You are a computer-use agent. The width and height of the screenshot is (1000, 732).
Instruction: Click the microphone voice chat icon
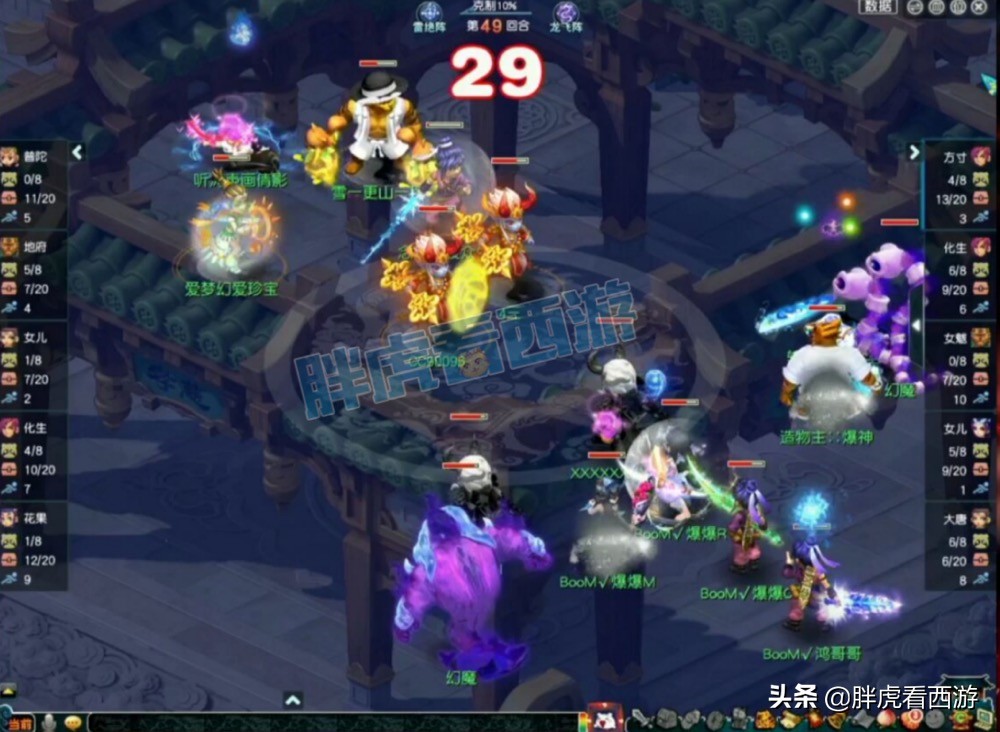pos(48,723)
